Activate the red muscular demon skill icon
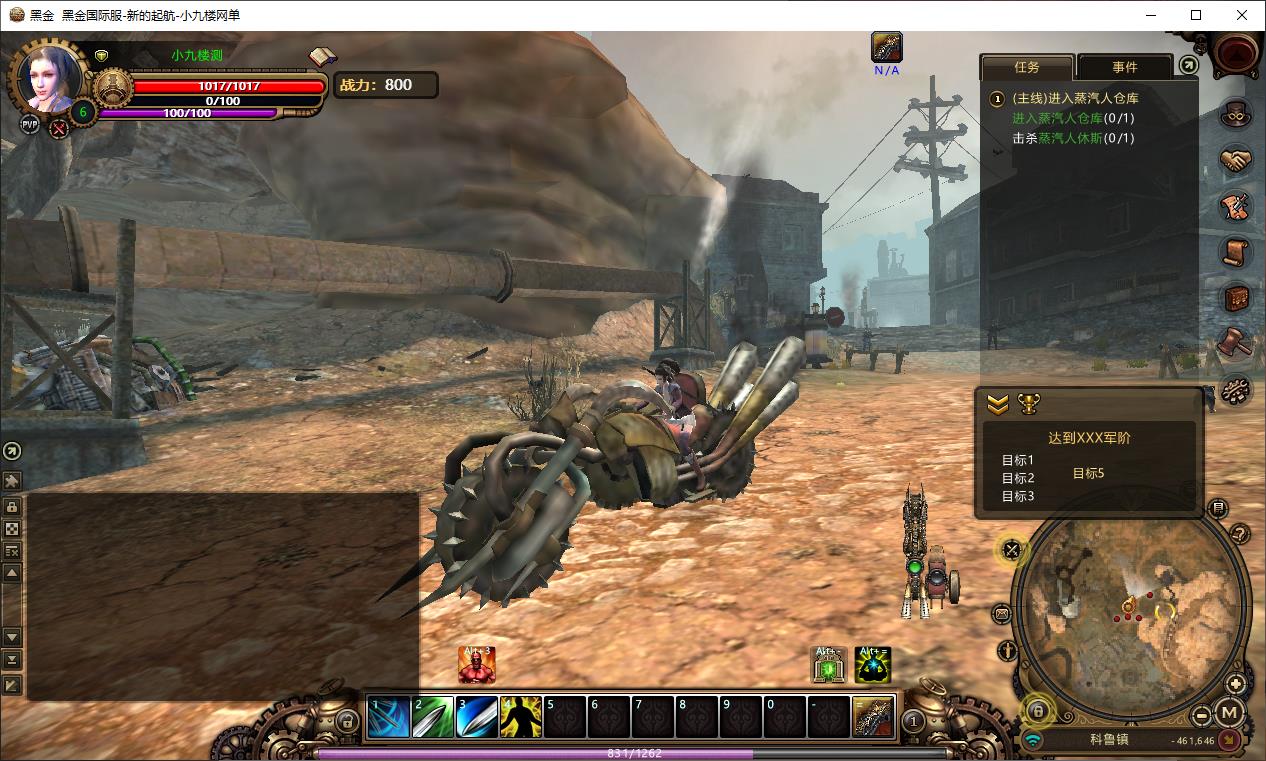The width and height of the screenshot is (1266, 761). 477,665
